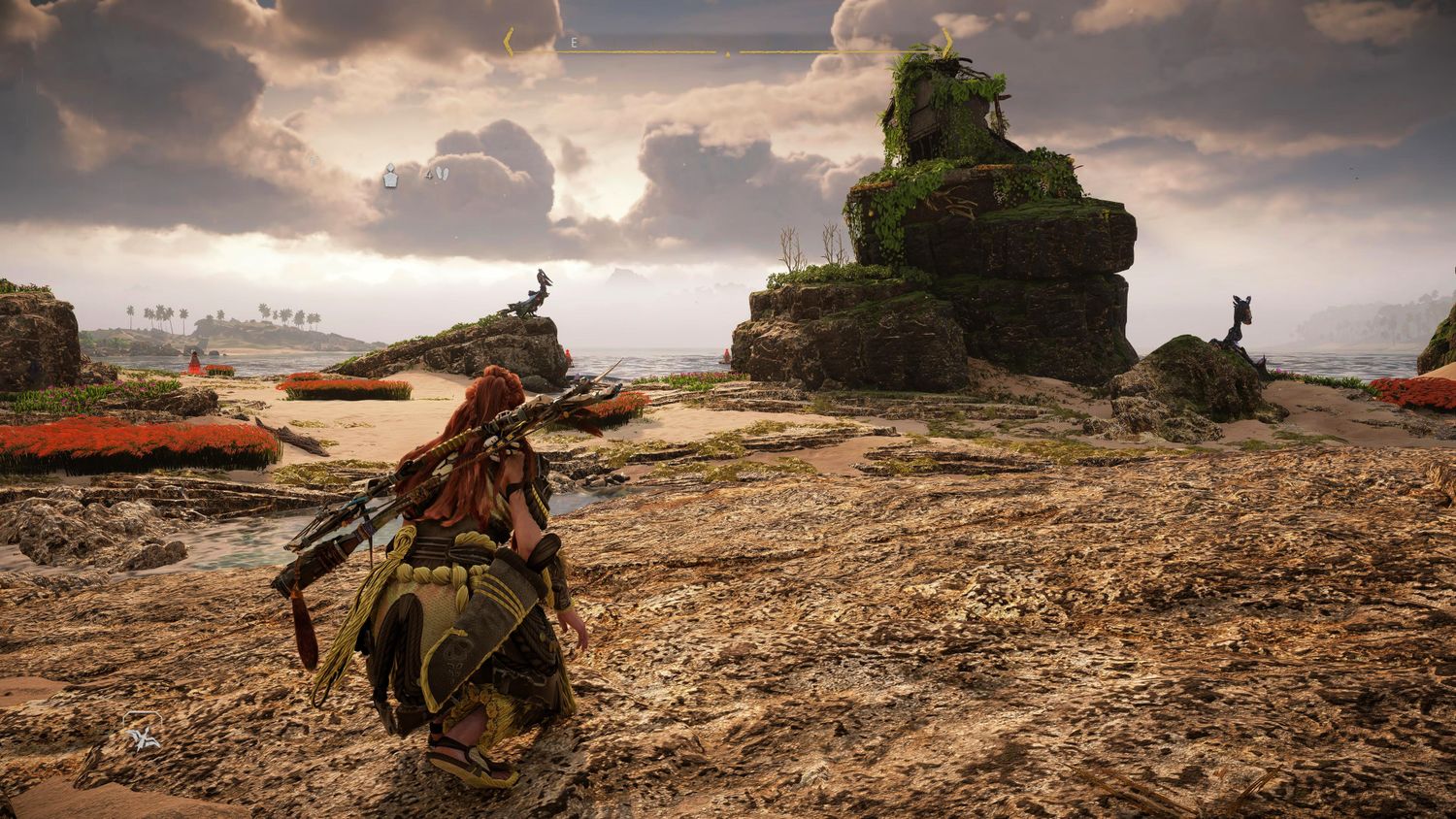Select the East marker on the compass

coord(574,43)
